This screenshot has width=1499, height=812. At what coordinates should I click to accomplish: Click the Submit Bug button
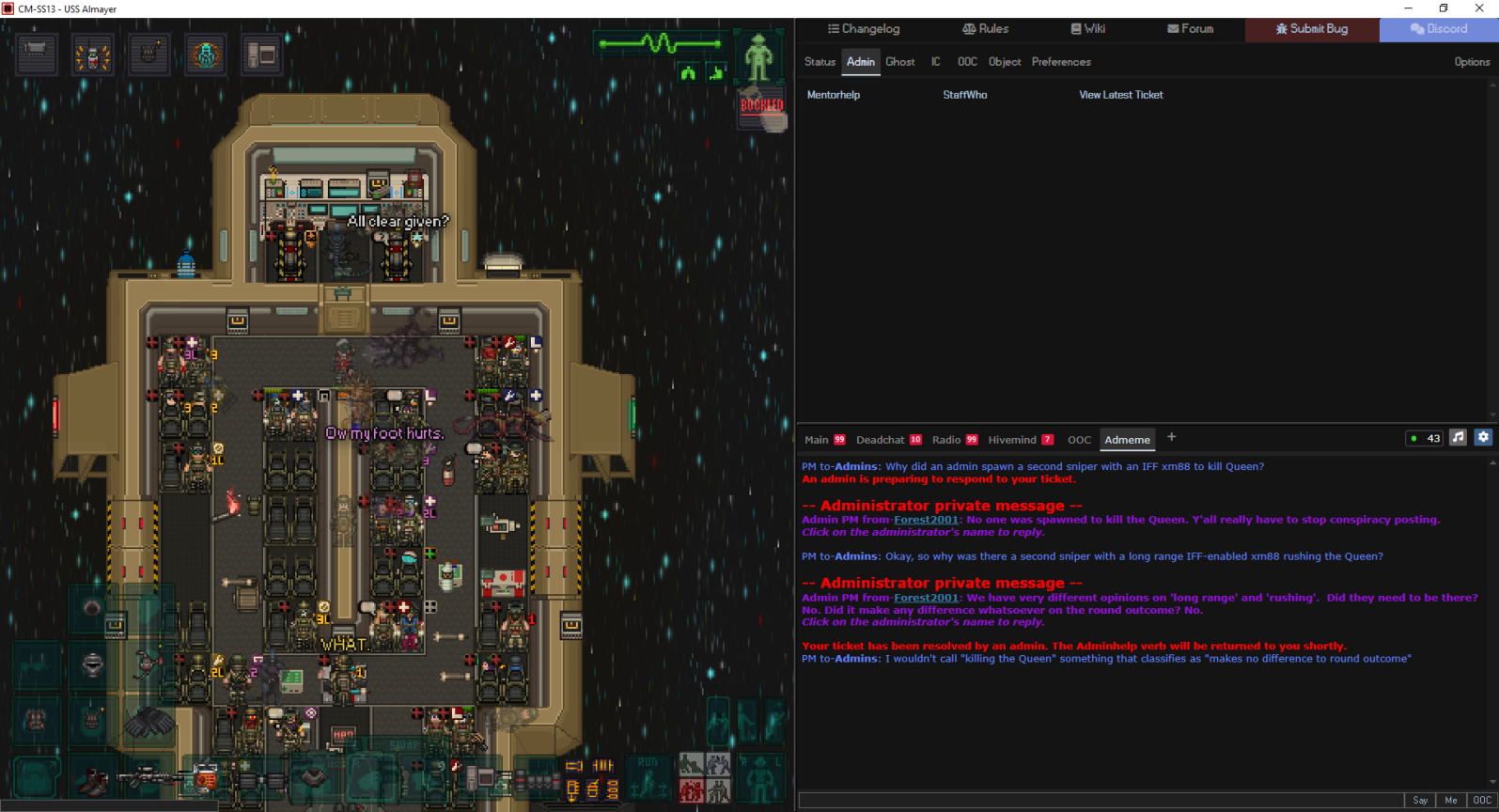pos(1312,29)
